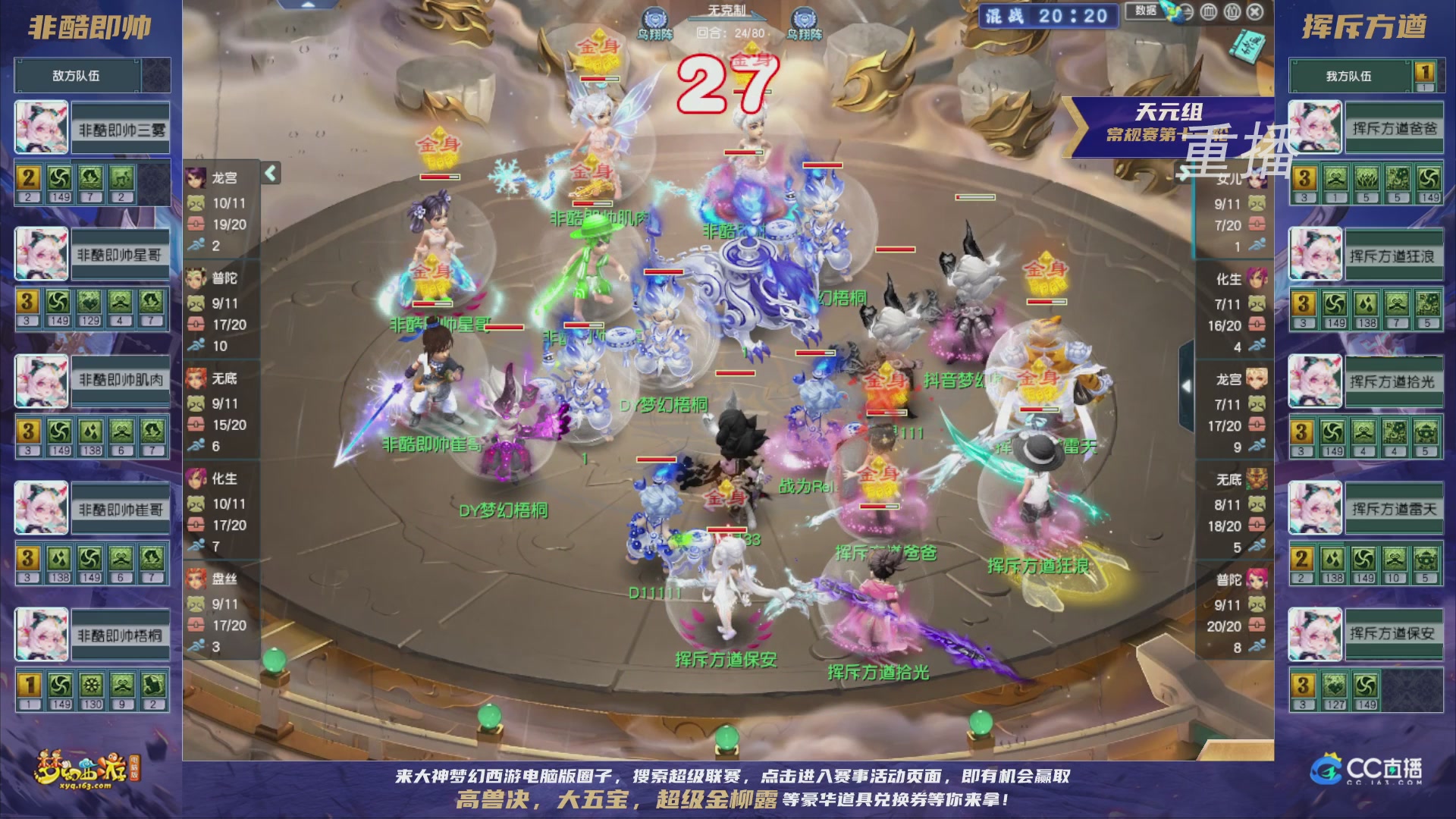Select the 女儿 avatar portrait in right stats panel
The width and height of the screenshot is (1456, 819).
tap(1257, 177)
